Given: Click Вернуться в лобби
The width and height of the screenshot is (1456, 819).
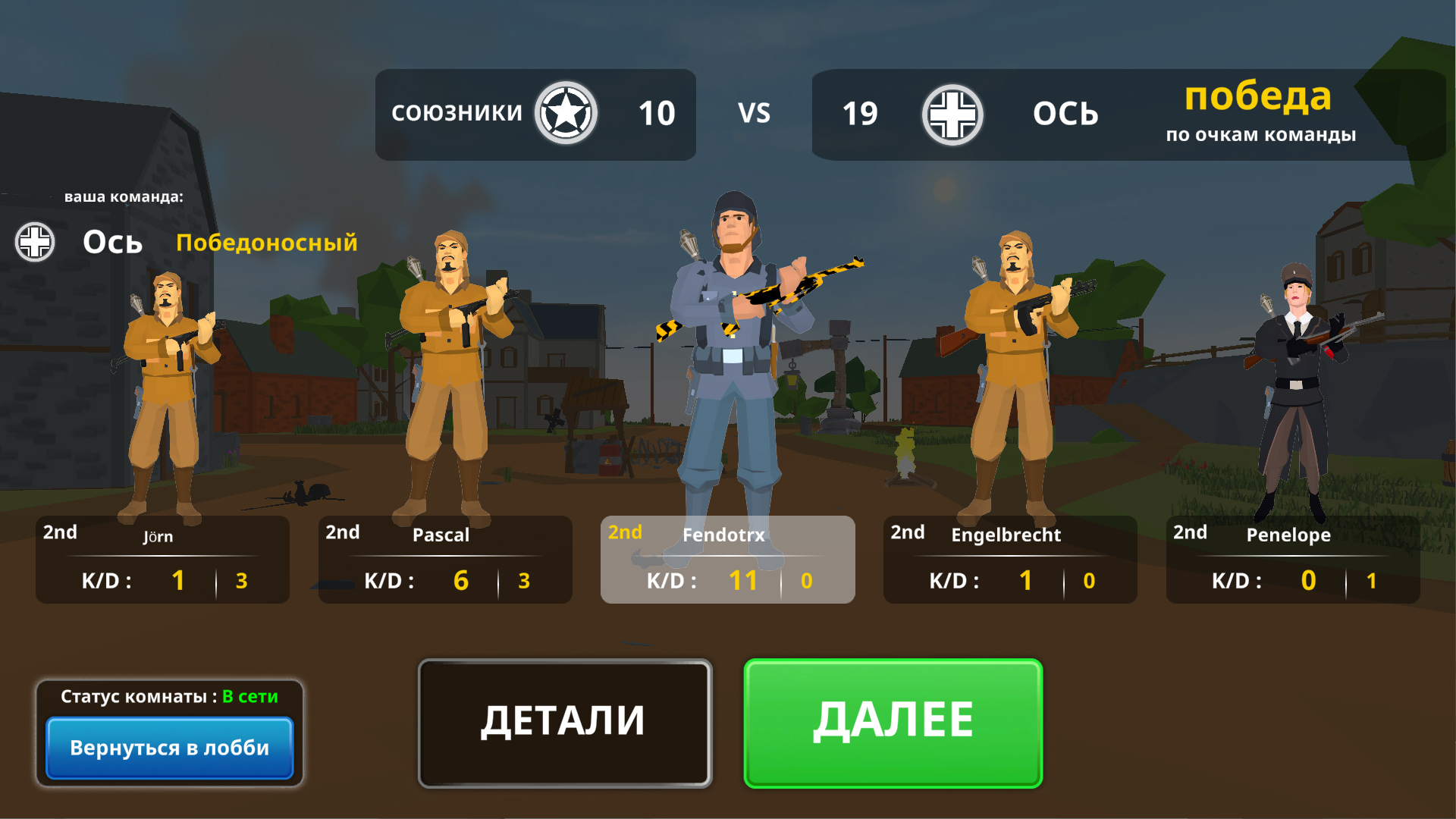Looking at the screenshot, I should click(168, 748).
